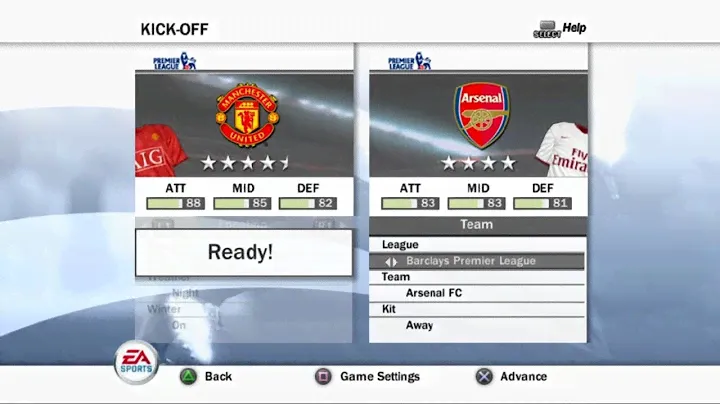Viewport: 720px width, 404px height.
Task: Select the Away kit row
Action: 477,325
